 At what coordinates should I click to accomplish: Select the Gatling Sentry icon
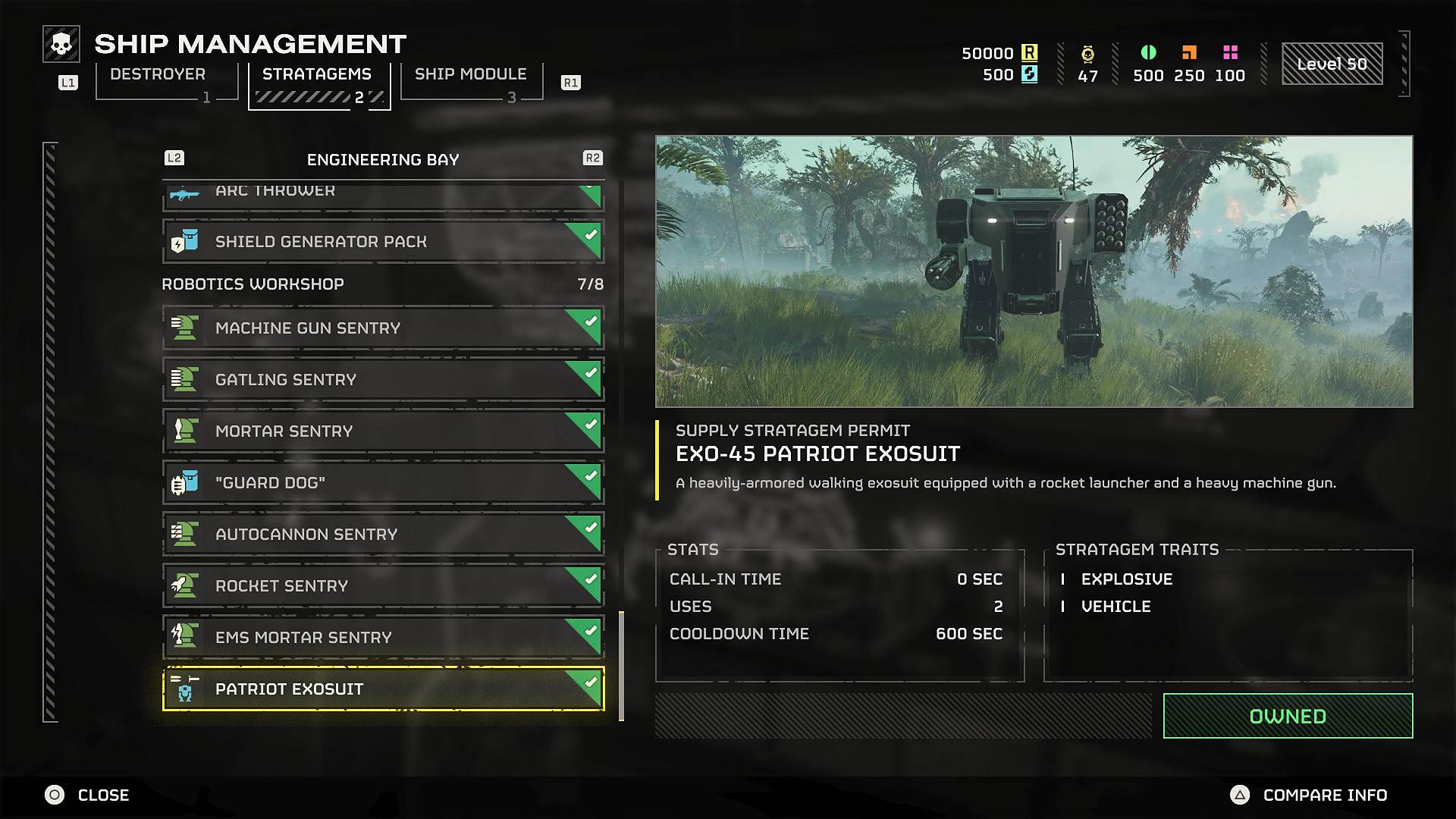coord(184,378)
